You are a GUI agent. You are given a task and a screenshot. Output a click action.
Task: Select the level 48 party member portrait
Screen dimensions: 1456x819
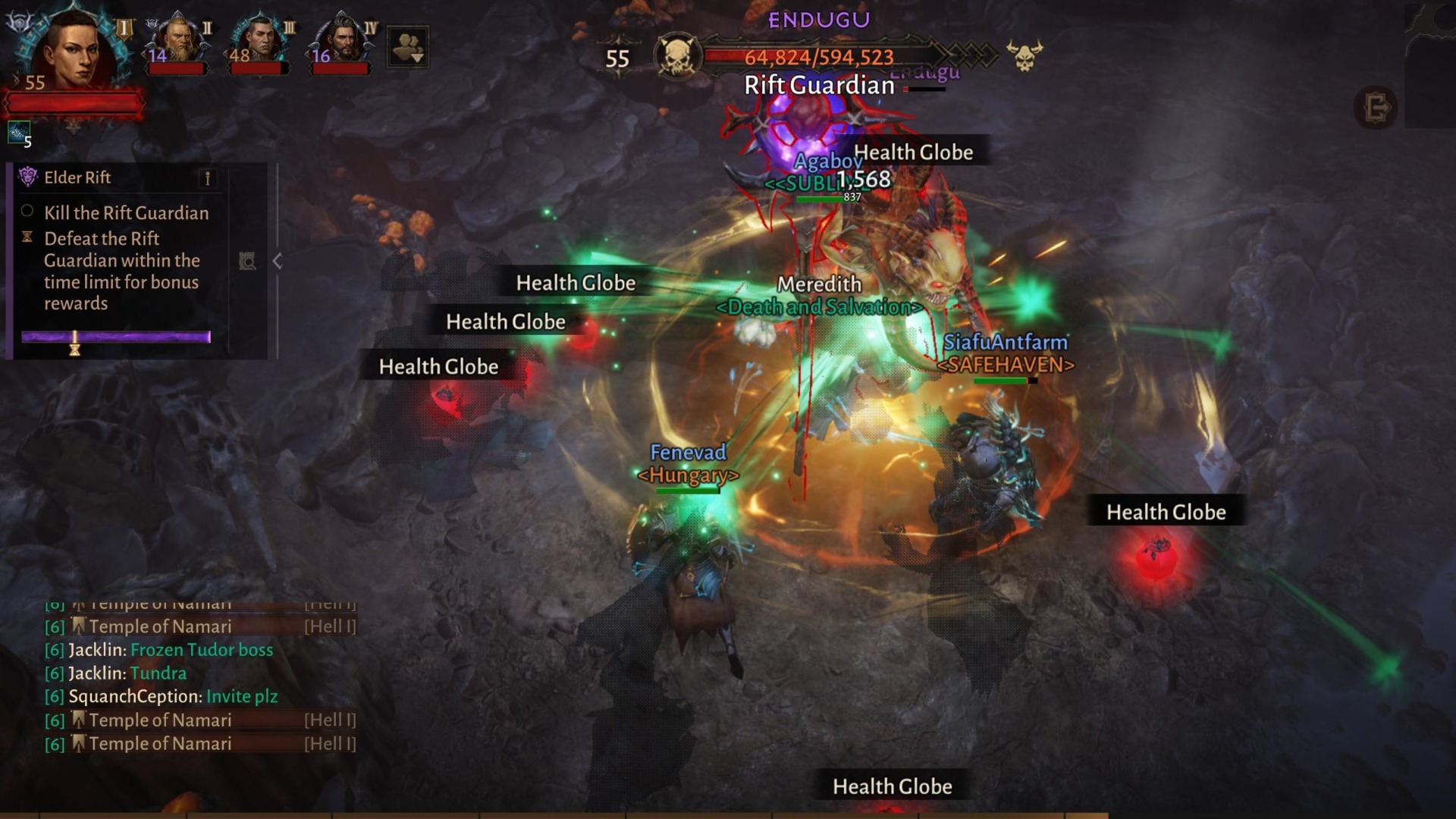(261, 39)
